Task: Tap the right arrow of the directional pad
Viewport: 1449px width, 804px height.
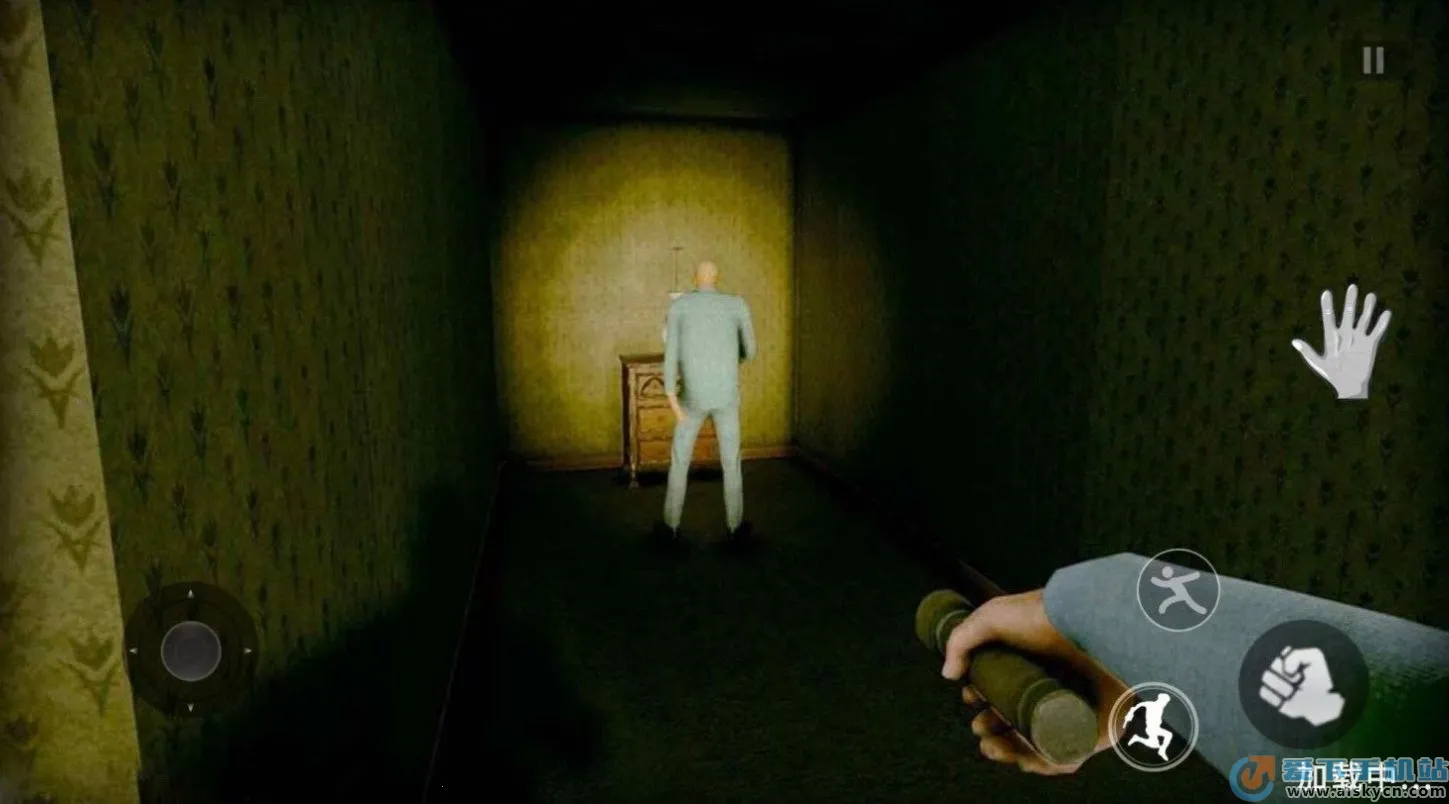Action: click(x=247, y=650)
